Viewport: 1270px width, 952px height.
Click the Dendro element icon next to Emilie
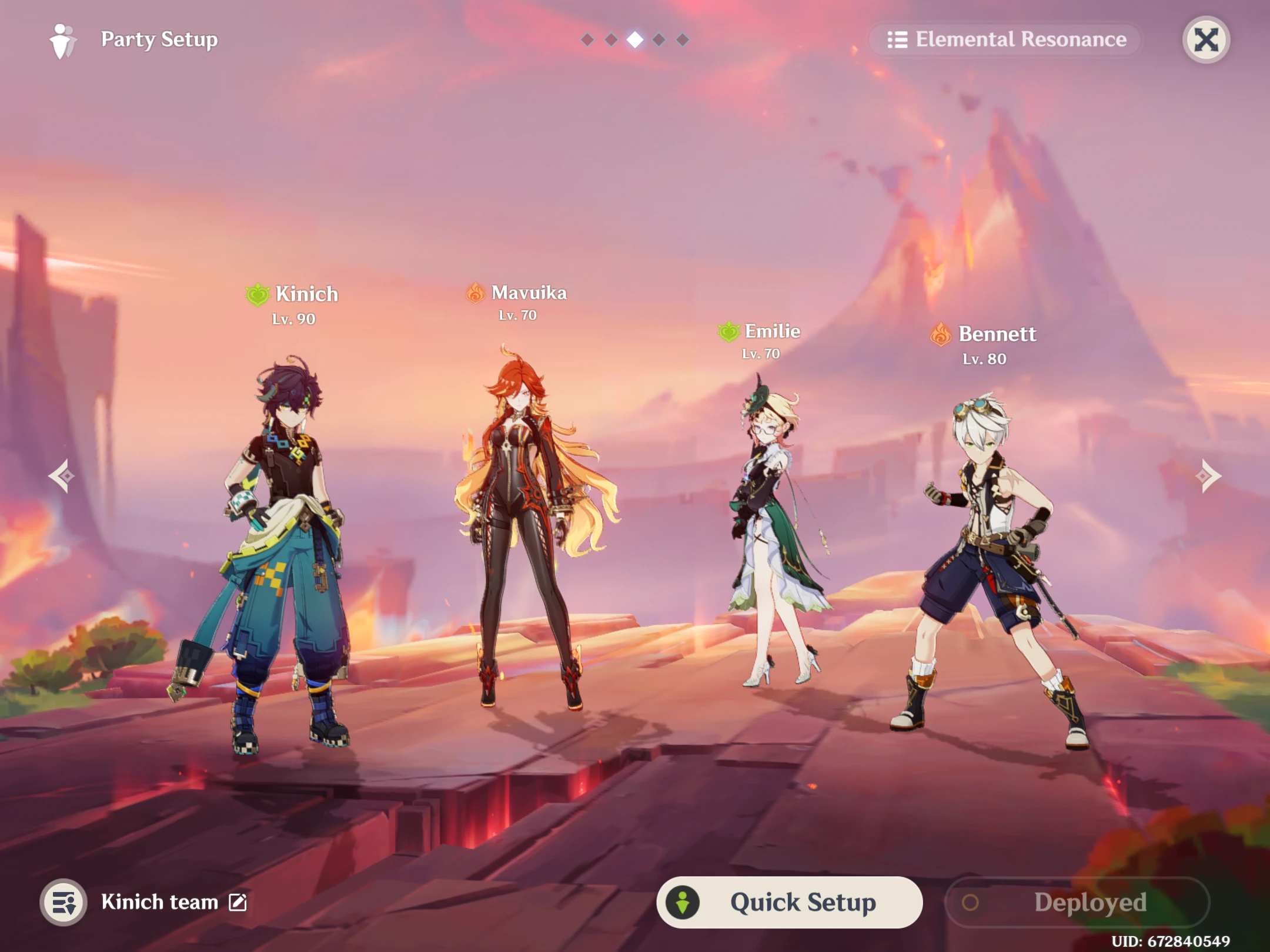pyautogui.click(x=728, y=333)
